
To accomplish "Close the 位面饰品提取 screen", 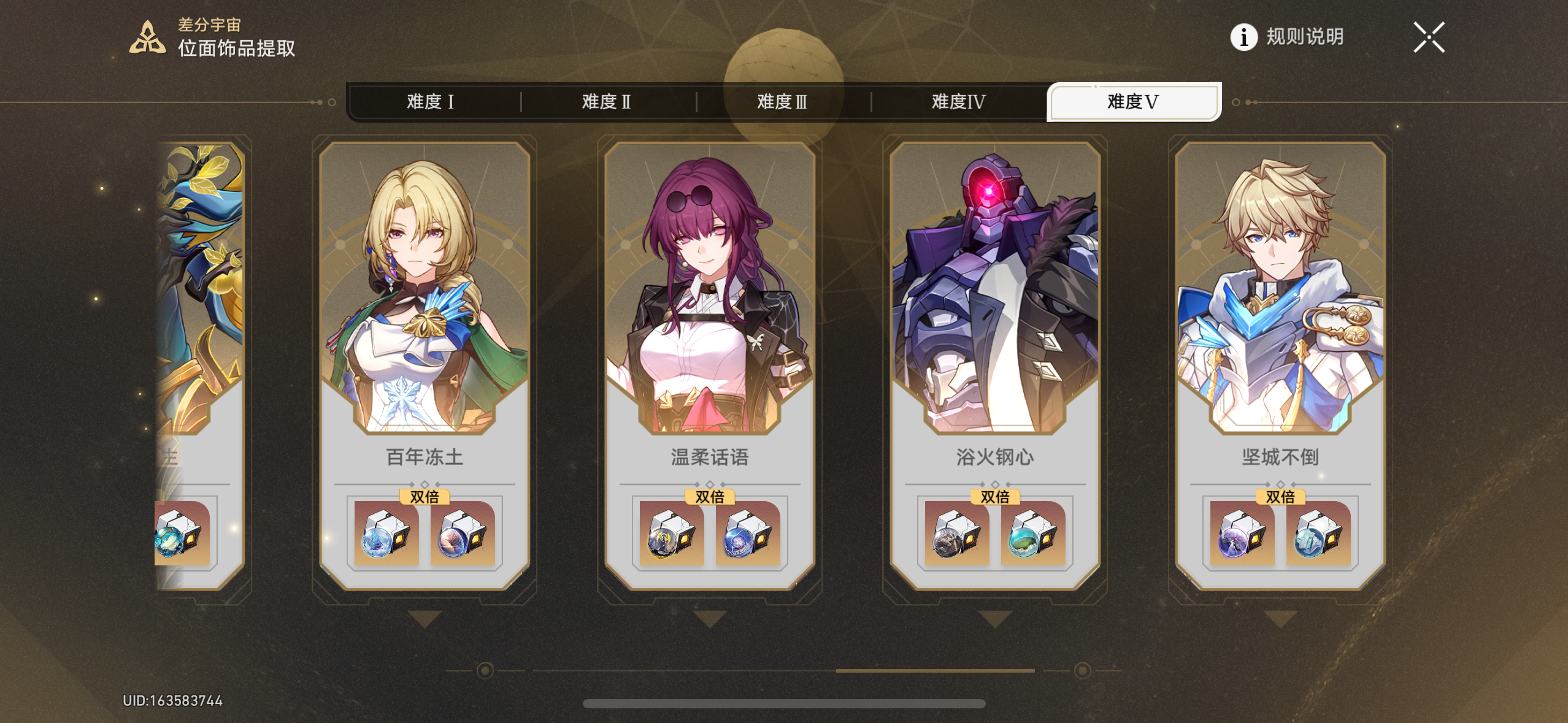I will click(x=1429, y=37).
